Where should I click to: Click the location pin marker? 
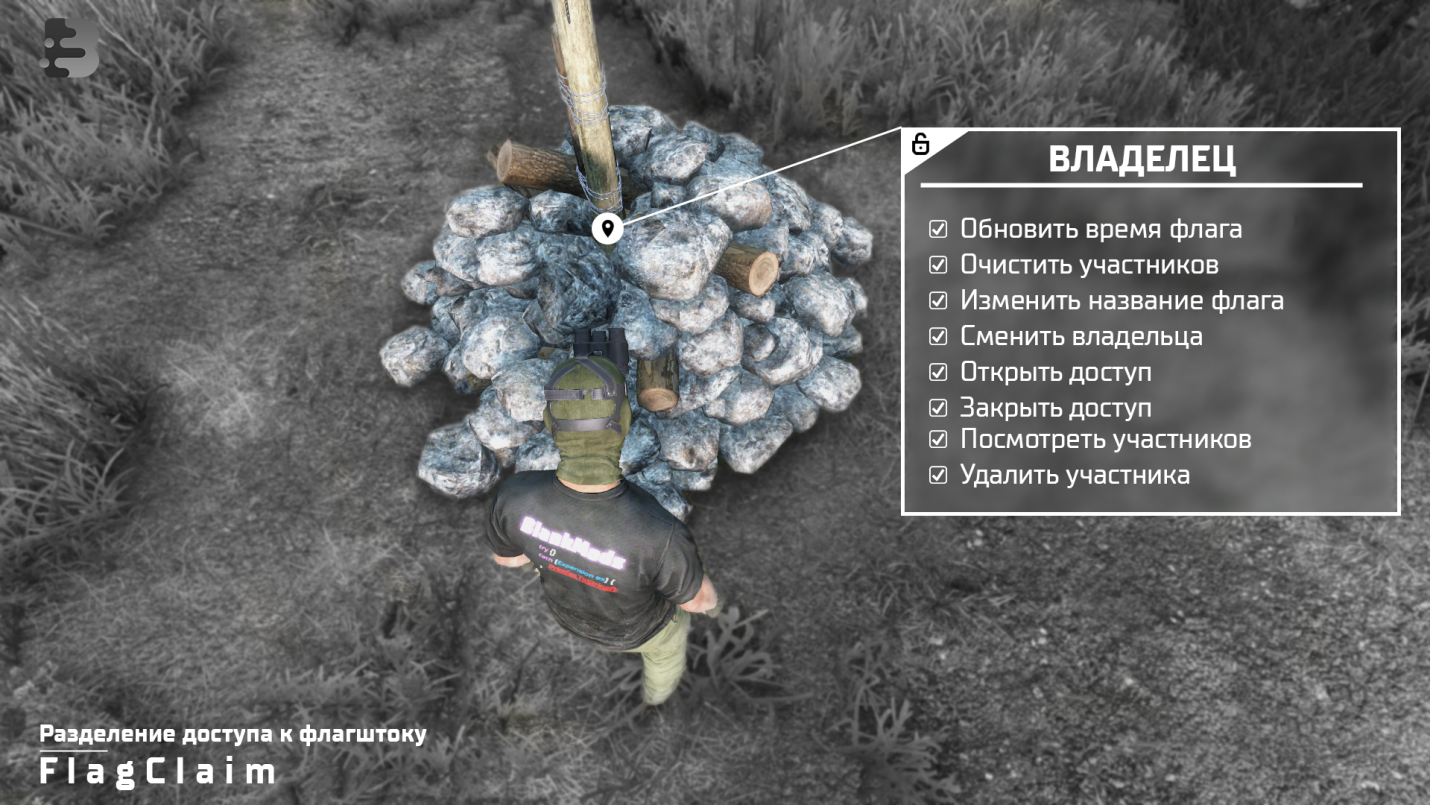click(x=607, y=228)
